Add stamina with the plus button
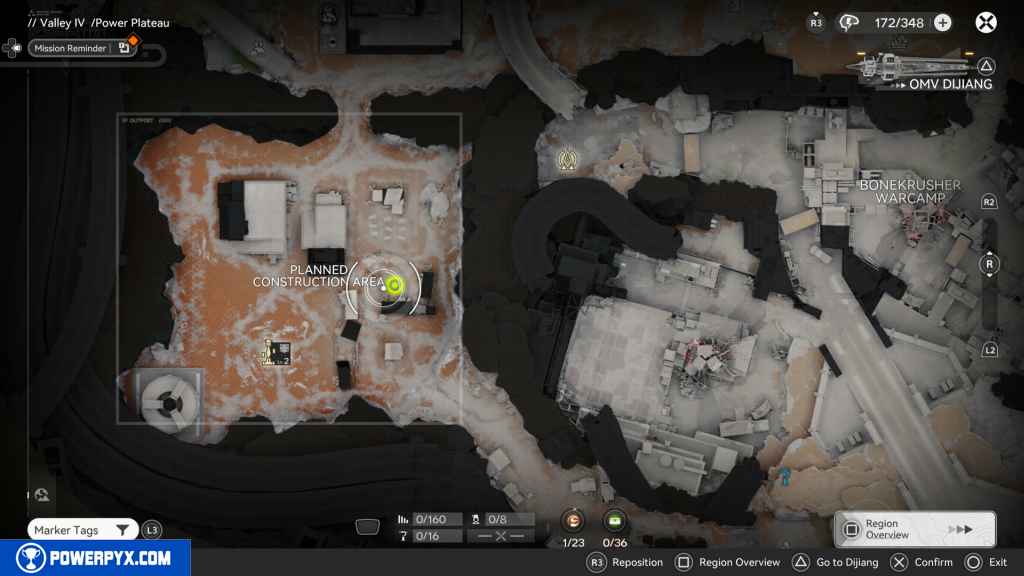1024x576 pixels. point(942,23)
